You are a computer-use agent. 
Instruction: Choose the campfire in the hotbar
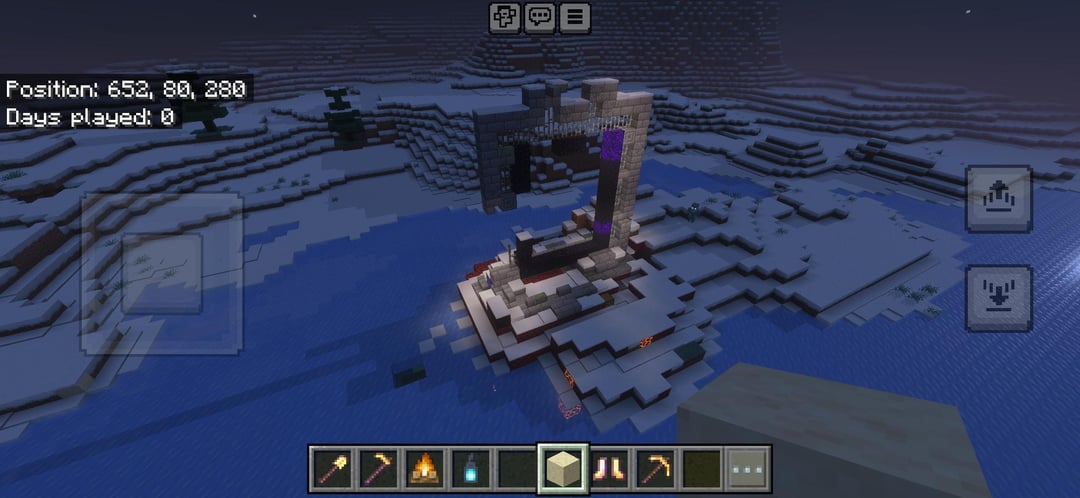pos(425,467)
